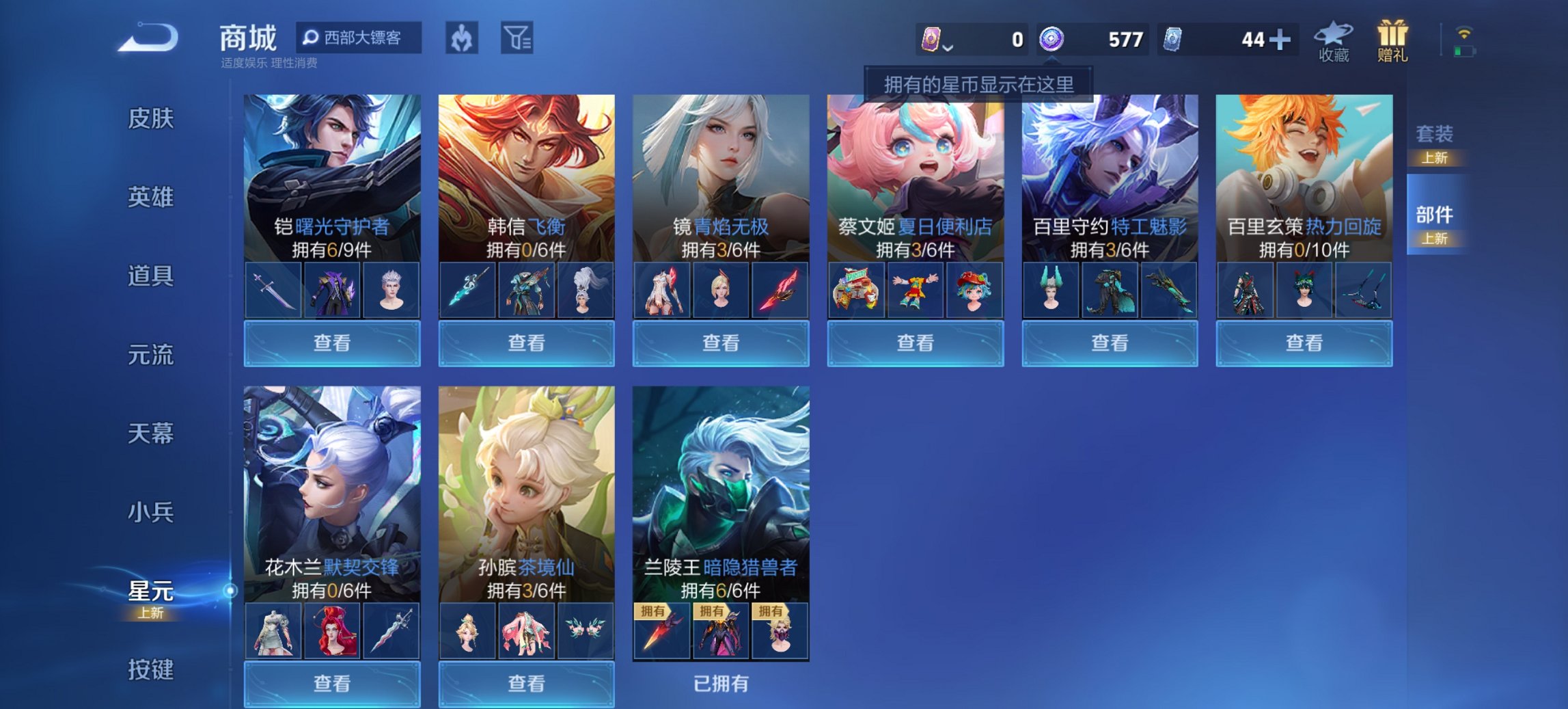Click 查看 under 铠 曙光守护者

point(331,342)
